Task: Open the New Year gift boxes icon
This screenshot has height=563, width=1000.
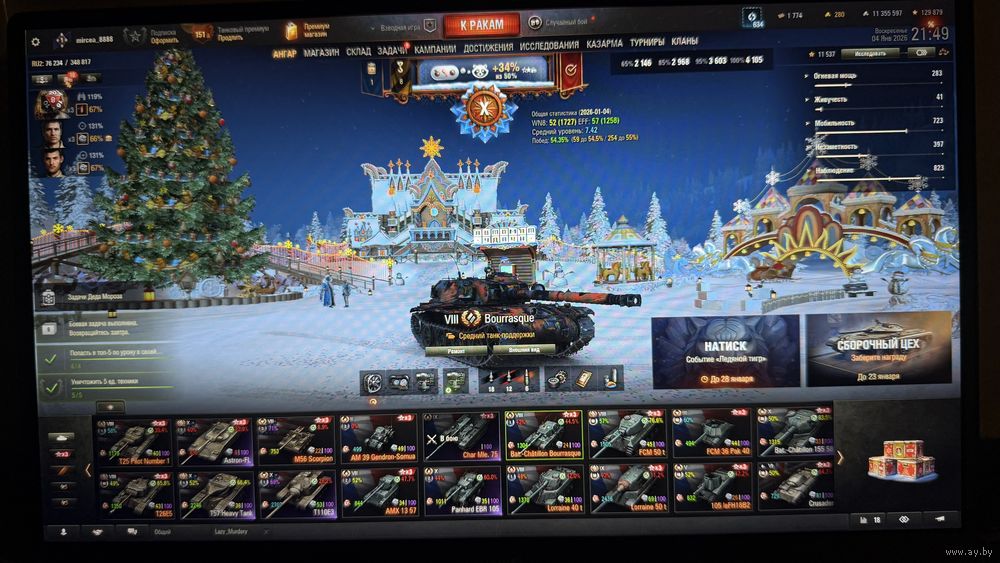Action: (896, 460)
